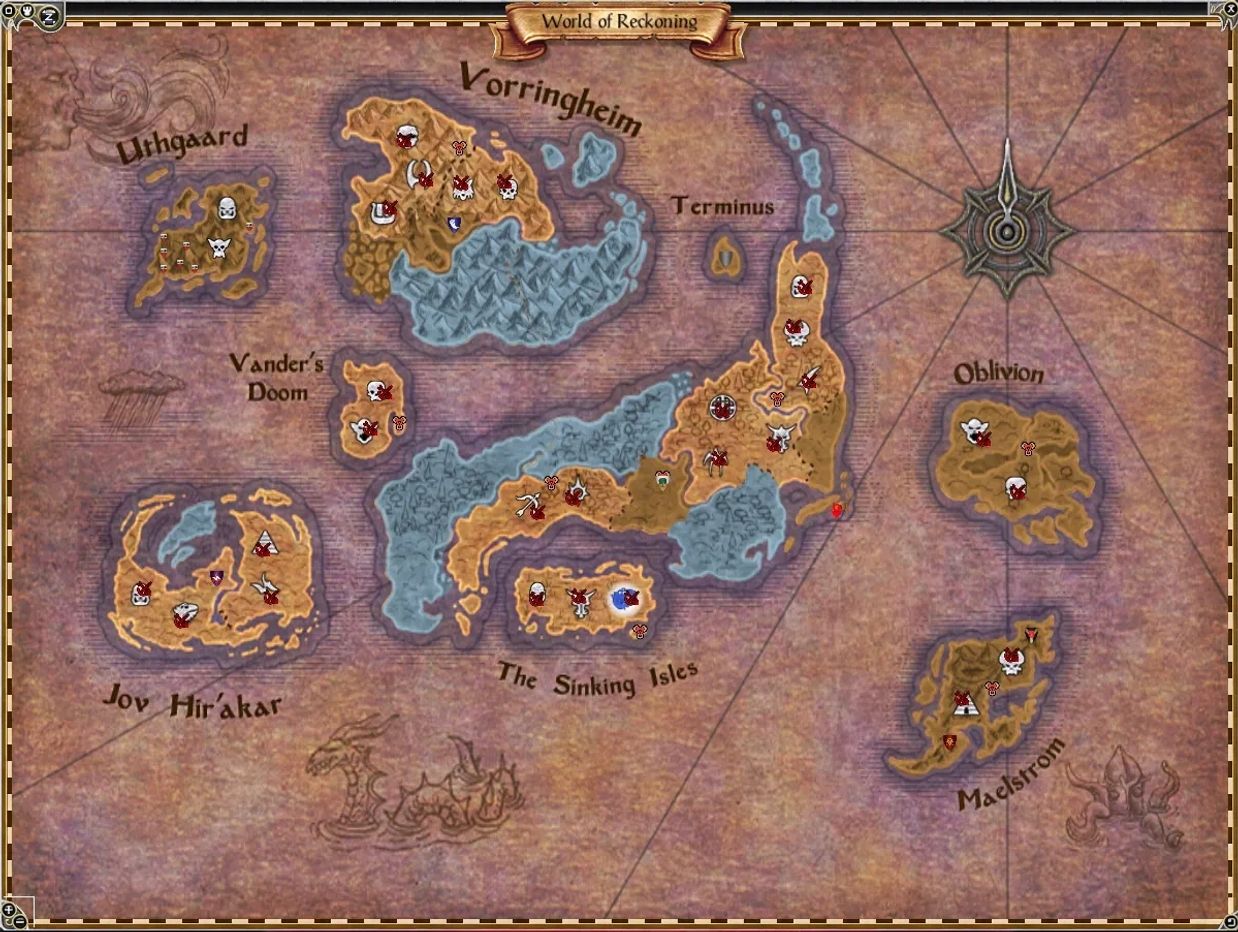Screen dimensions: 1238x932
Task: Click the glowing blue marker on Sinking Isles
Action: 626,599
